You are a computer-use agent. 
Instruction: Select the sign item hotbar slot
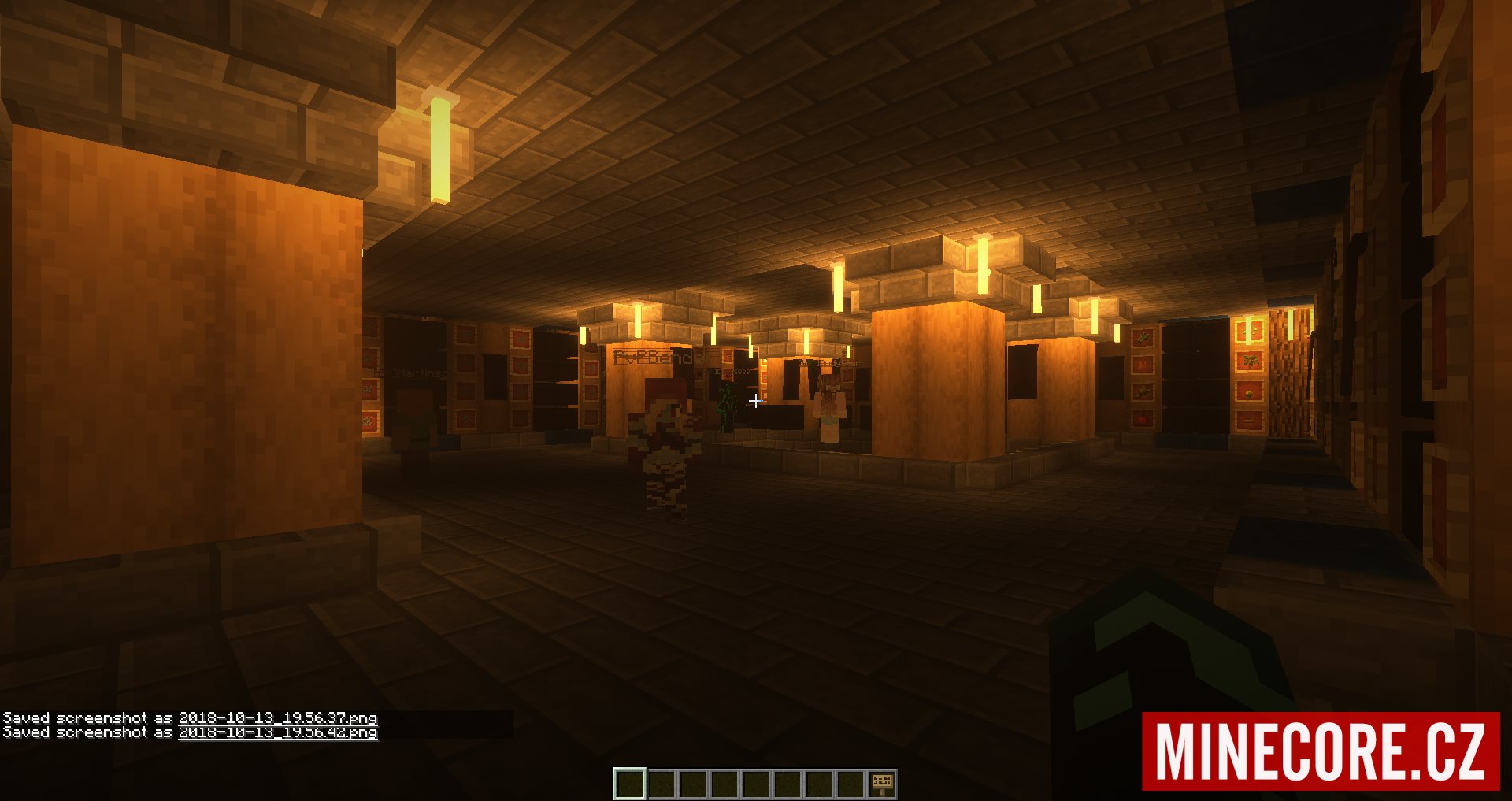(x=881, y=784)
